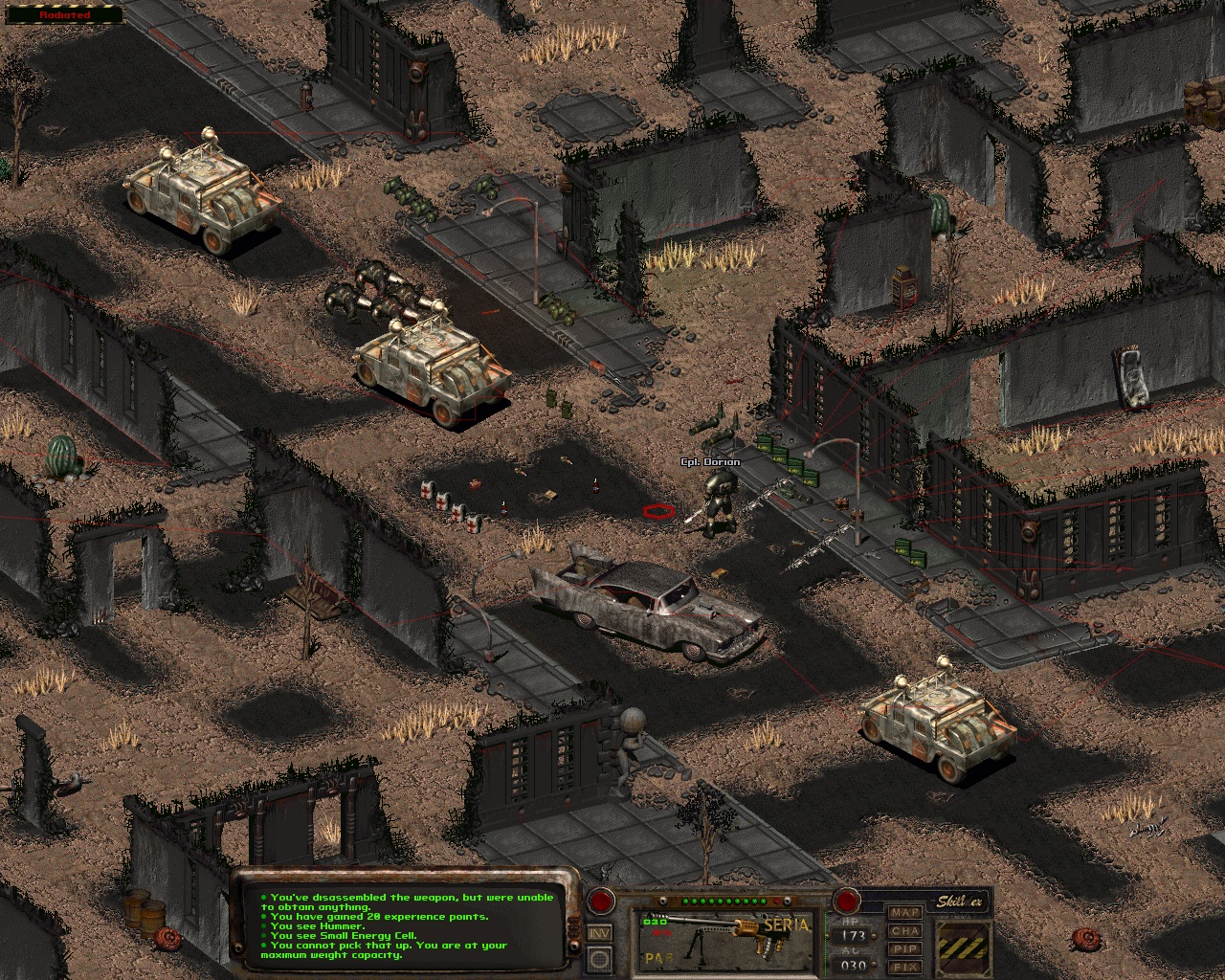Click the FIX button

pyautogui.click(x=904, y=967)
